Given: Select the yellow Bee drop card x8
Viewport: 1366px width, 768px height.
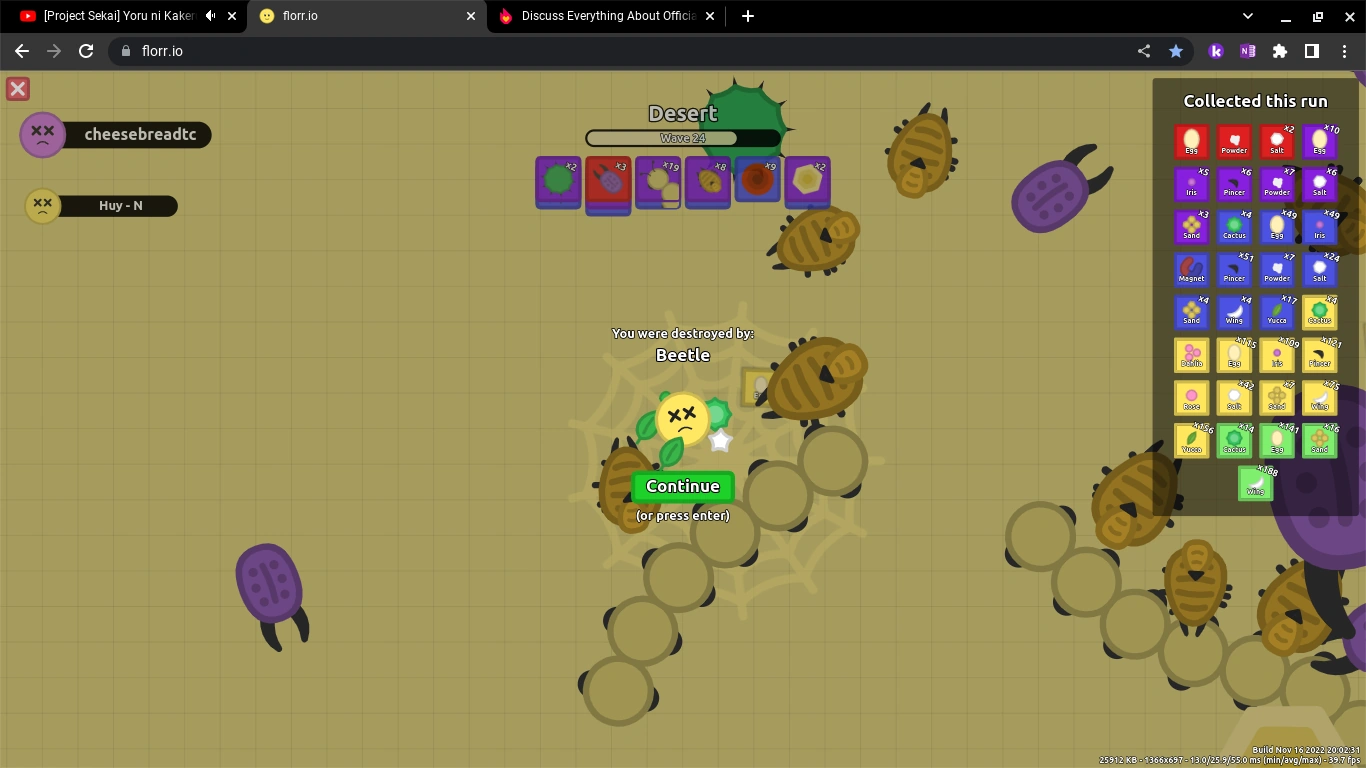Looking at the screenshot, I should point(707,183).
